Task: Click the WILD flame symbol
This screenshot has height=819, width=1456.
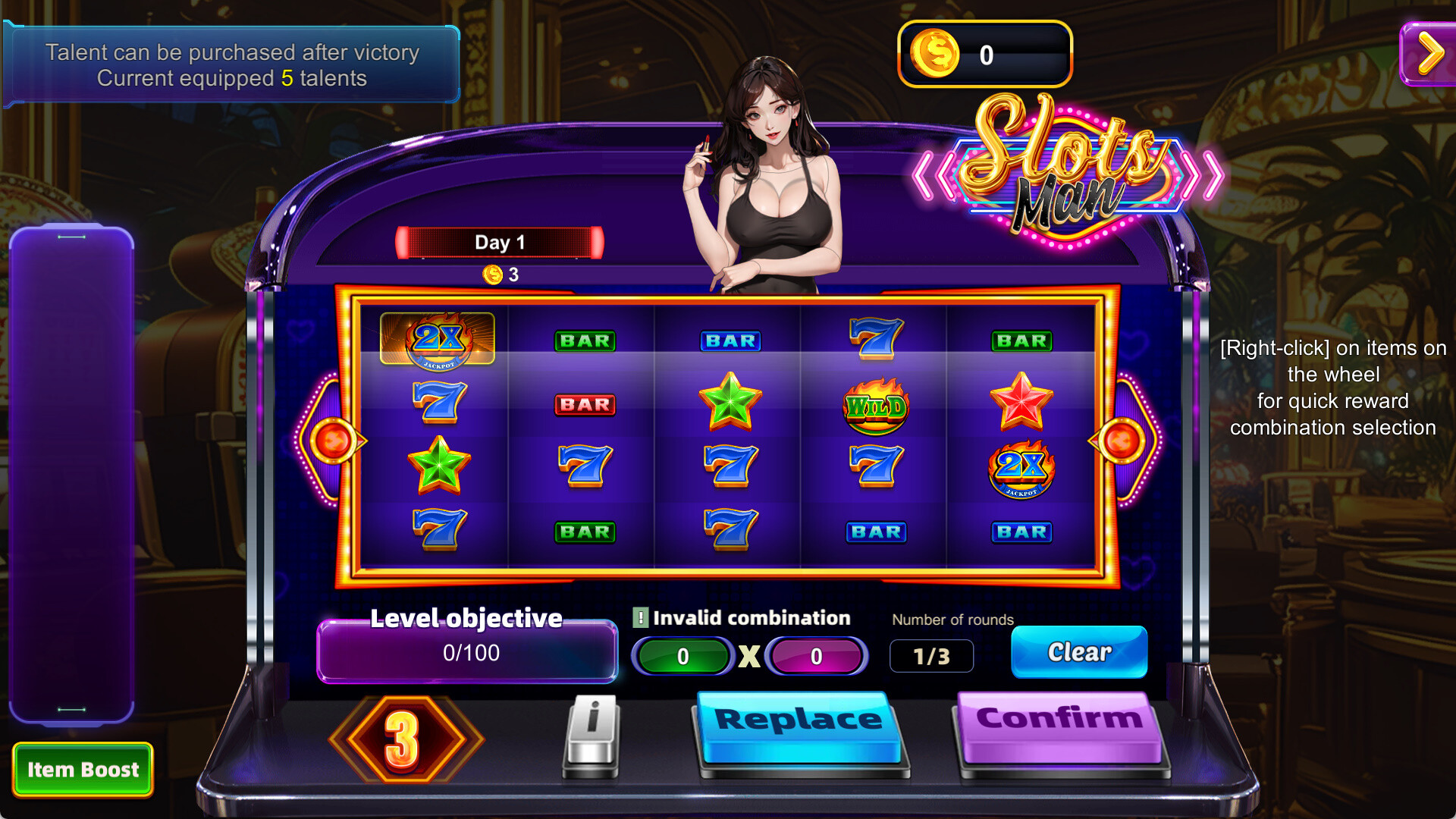Action: tap(875, 406)
